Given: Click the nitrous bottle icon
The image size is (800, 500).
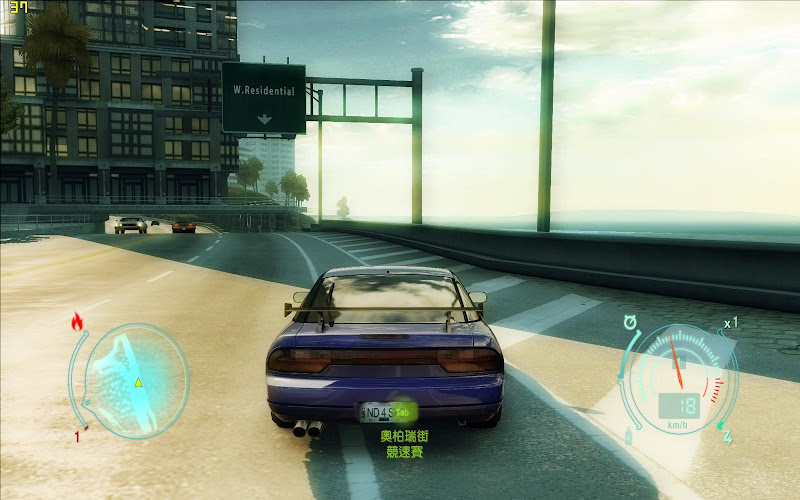Looking at the screenshot, I should [x=628, y=436].
